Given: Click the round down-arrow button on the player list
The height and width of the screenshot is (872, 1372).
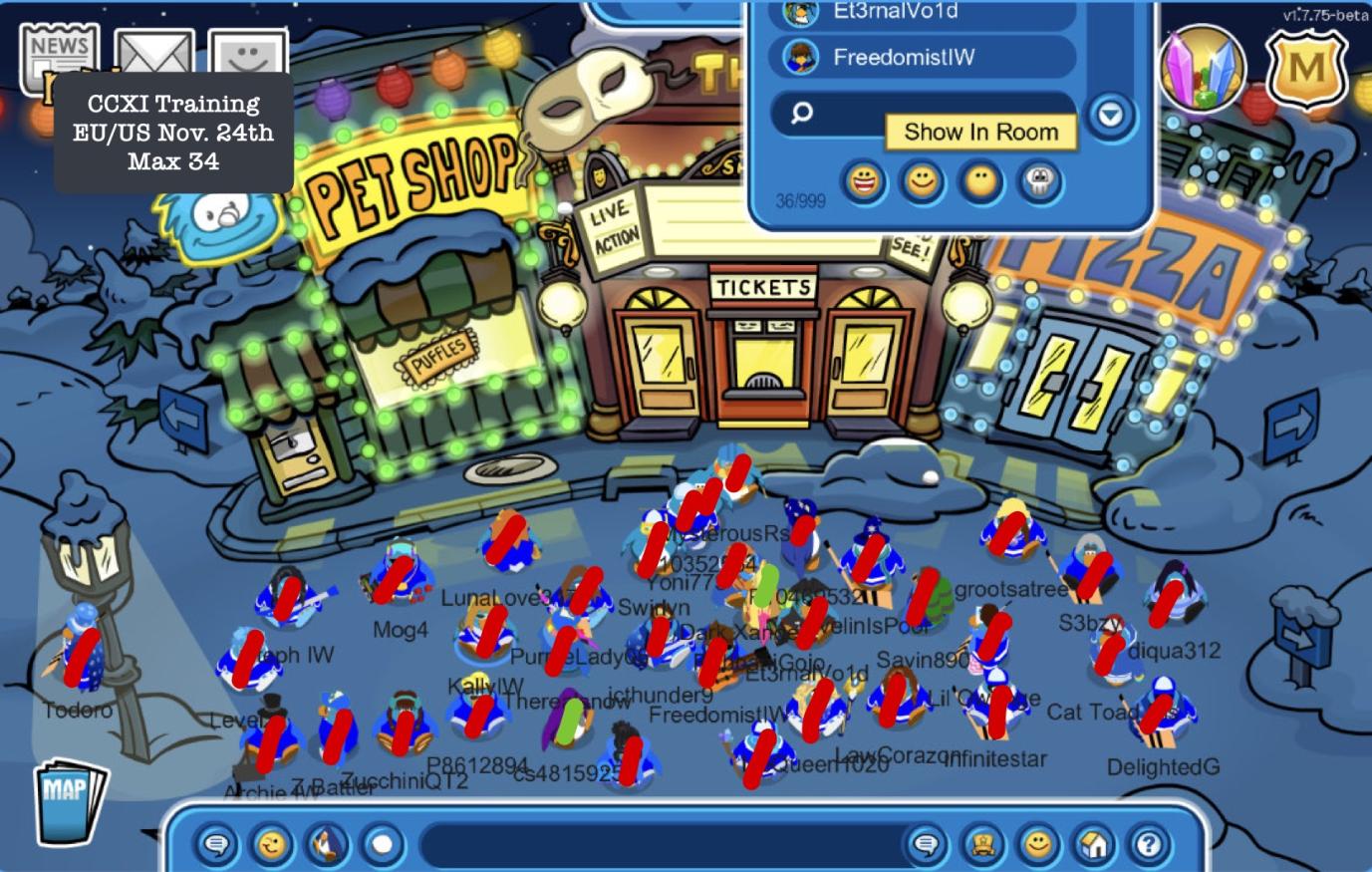Looking at the screenshot, I should 1110,116.
